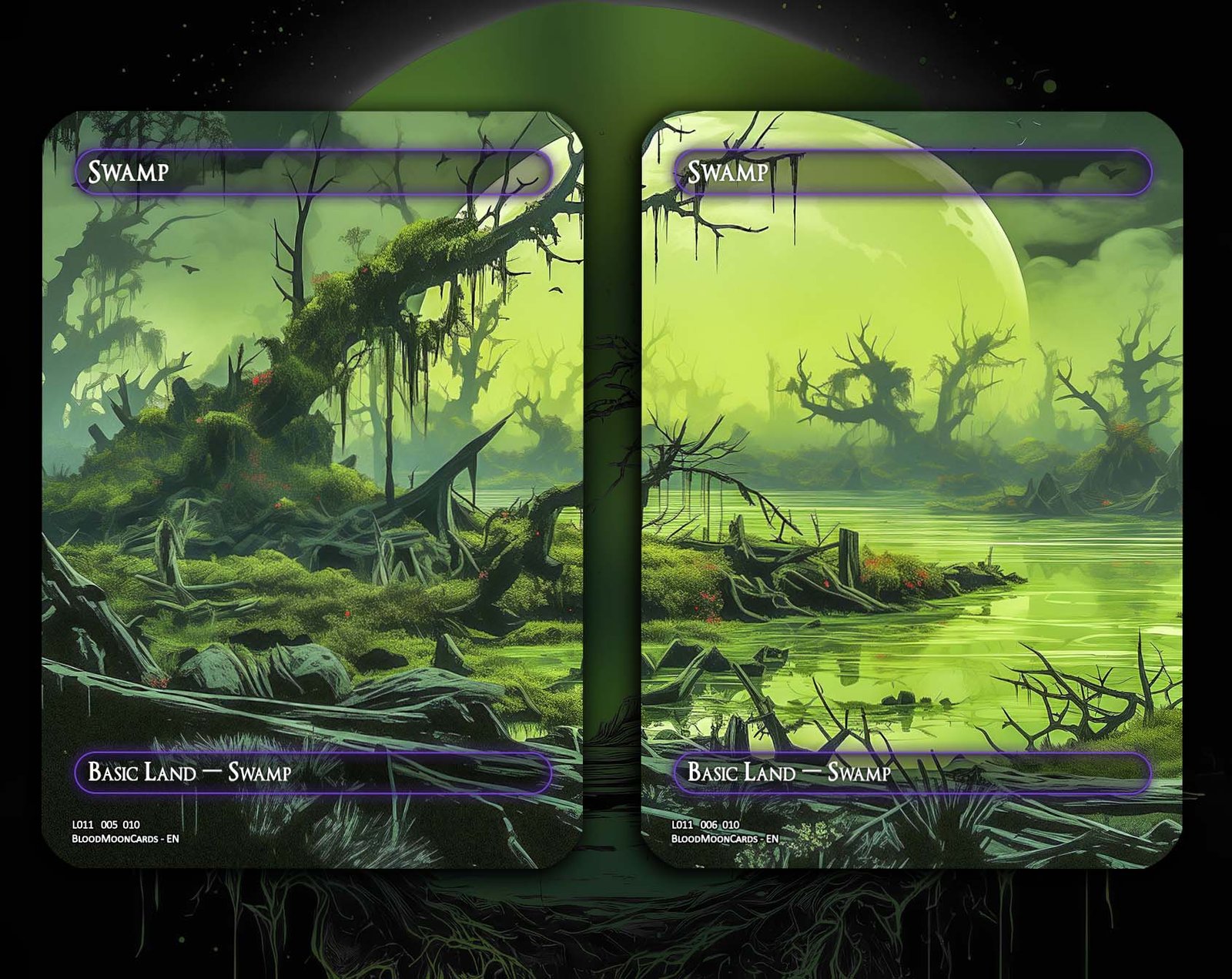Select the Swamp card numbered 005

pos(313,490)
